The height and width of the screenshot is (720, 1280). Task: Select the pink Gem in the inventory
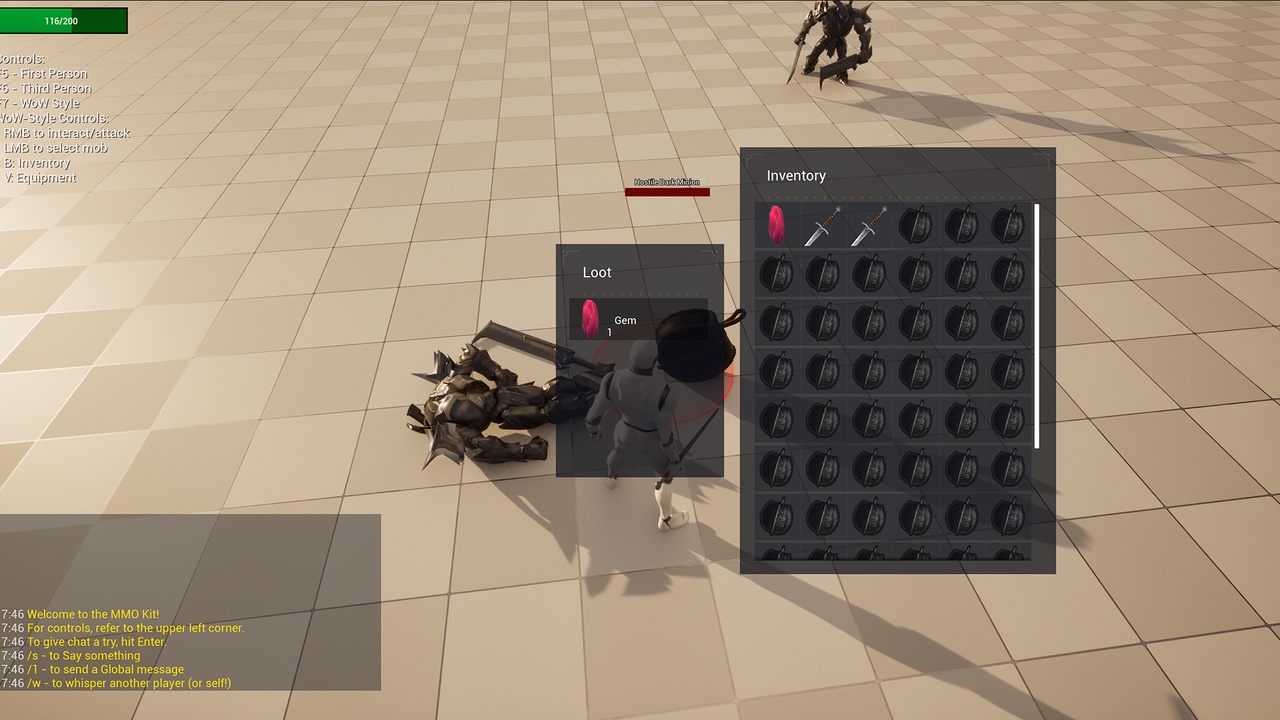click(775, 225)
